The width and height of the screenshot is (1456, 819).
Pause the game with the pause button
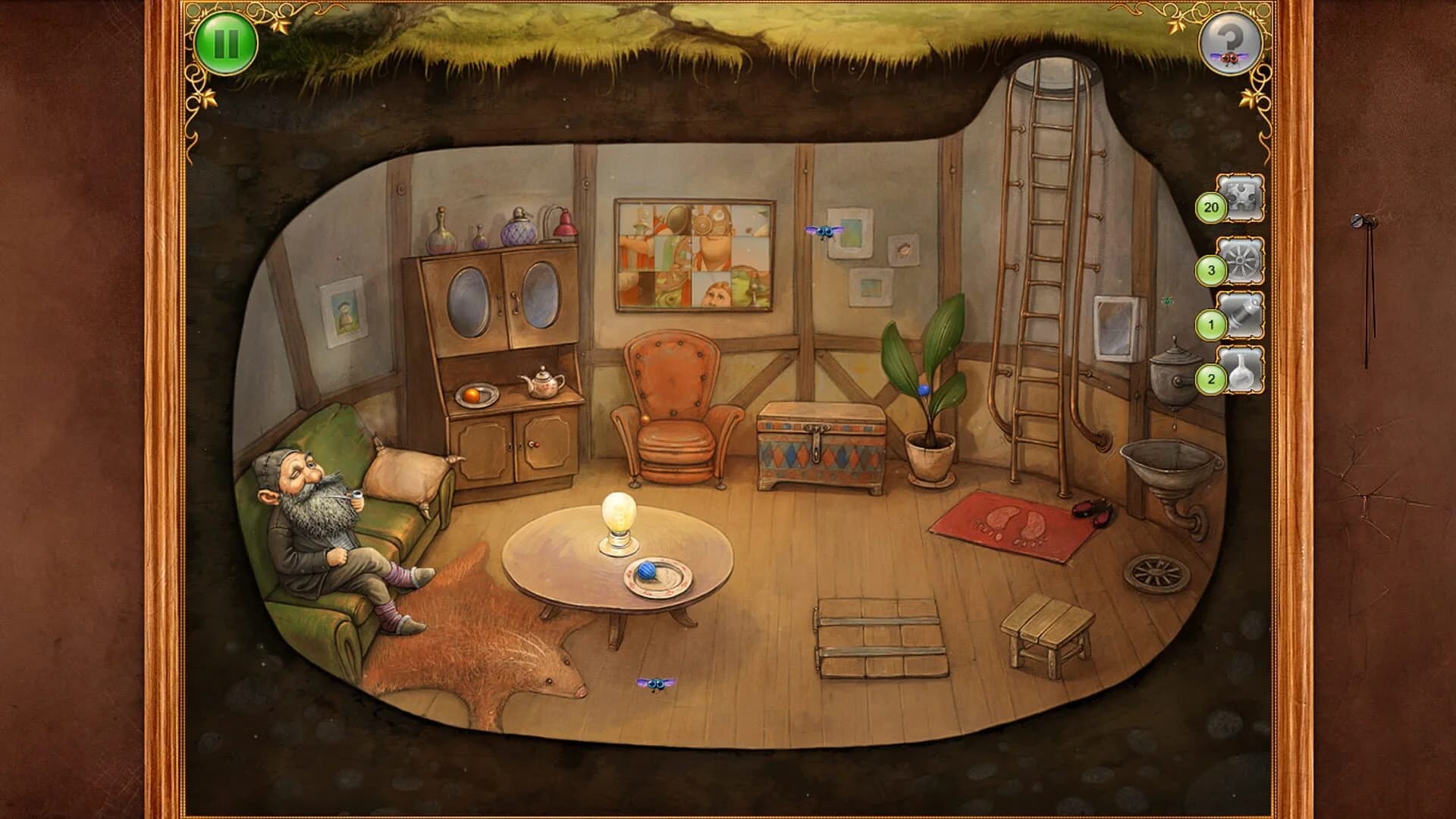point(225,42)
